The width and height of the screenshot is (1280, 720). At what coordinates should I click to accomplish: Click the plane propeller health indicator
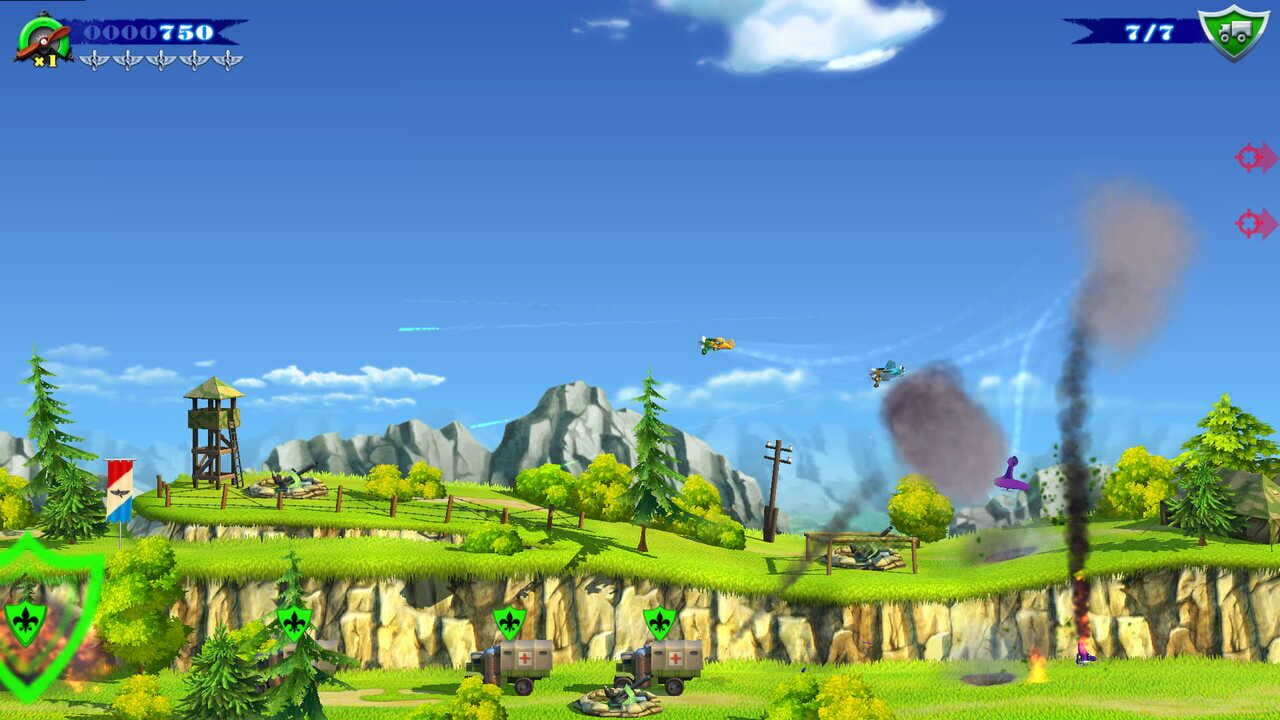(42, 38)
